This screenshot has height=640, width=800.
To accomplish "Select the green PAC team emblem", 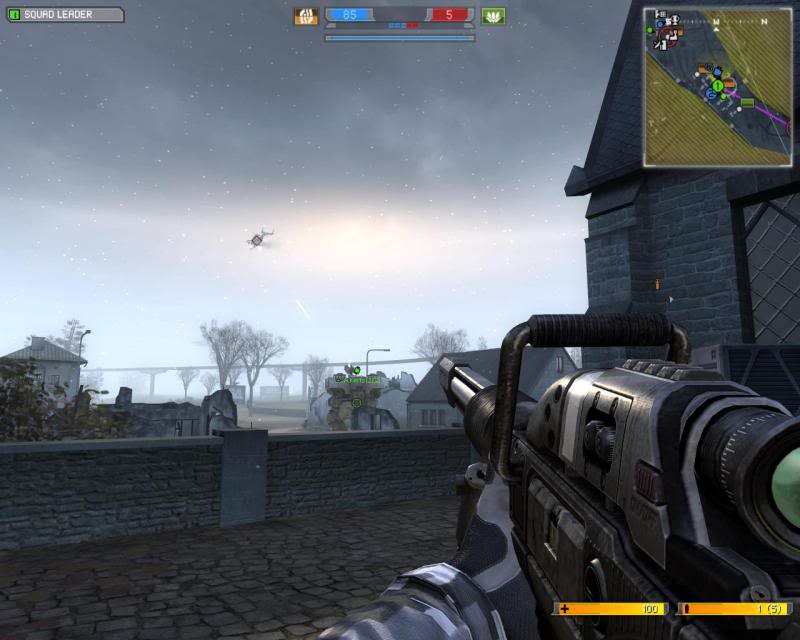I will (493, 16).
